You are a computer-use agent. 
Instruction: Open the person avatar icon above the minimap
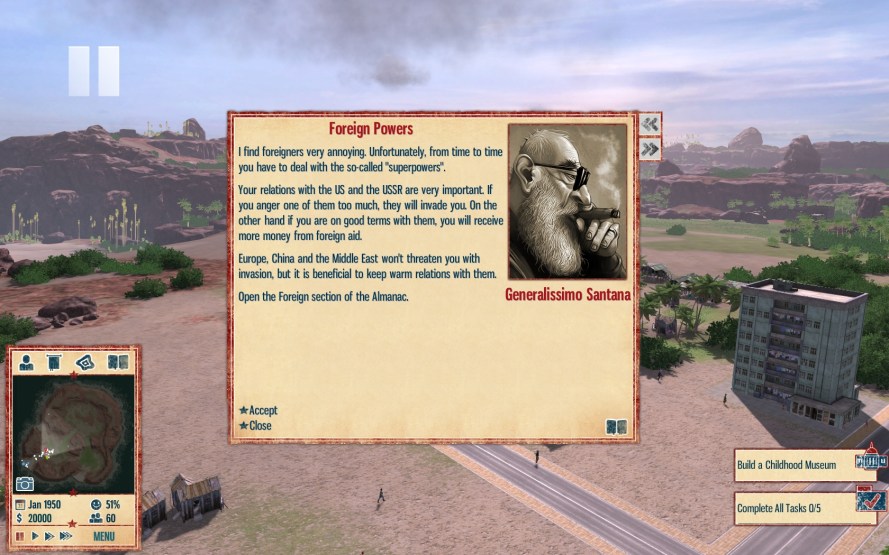pos(27,362)
